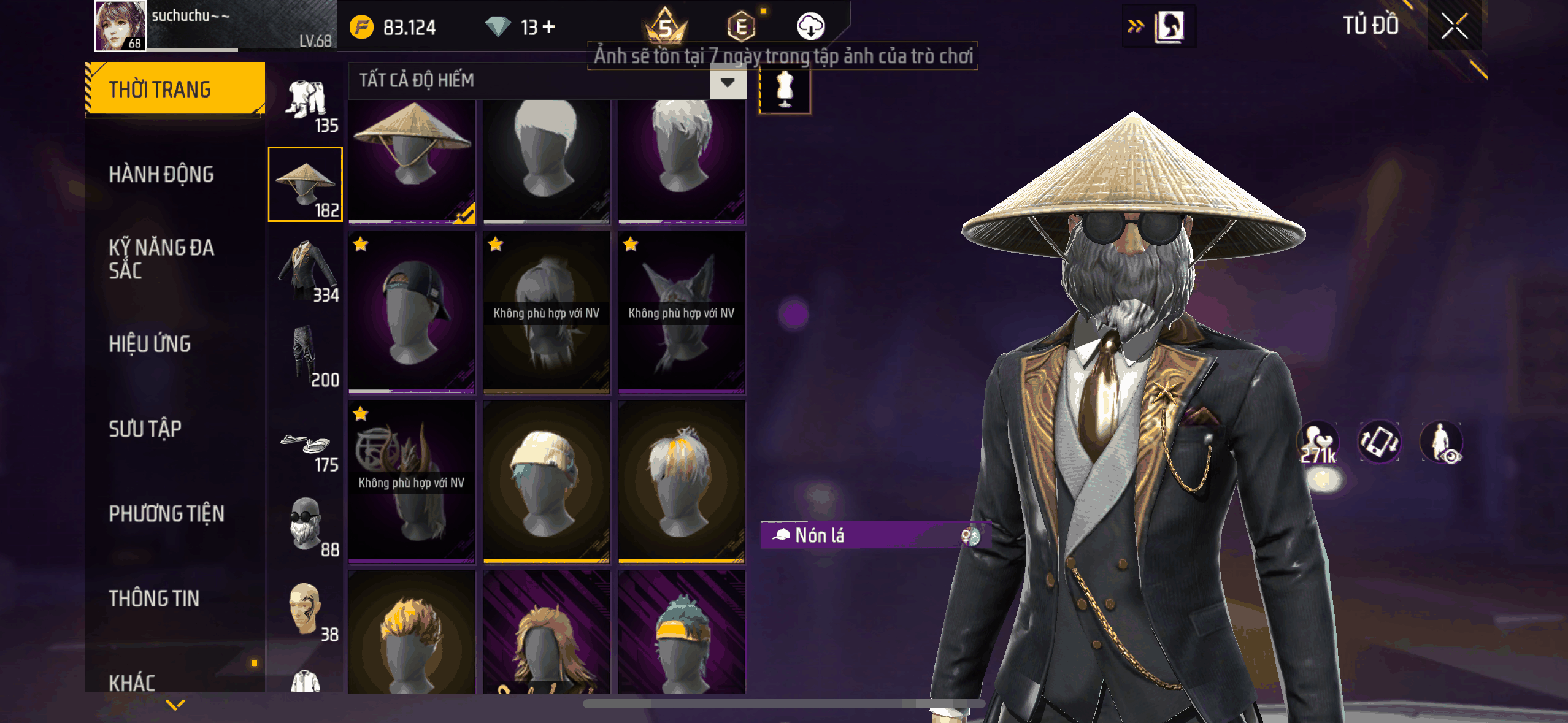Open the pants subcategory

[x=306, y=356]
